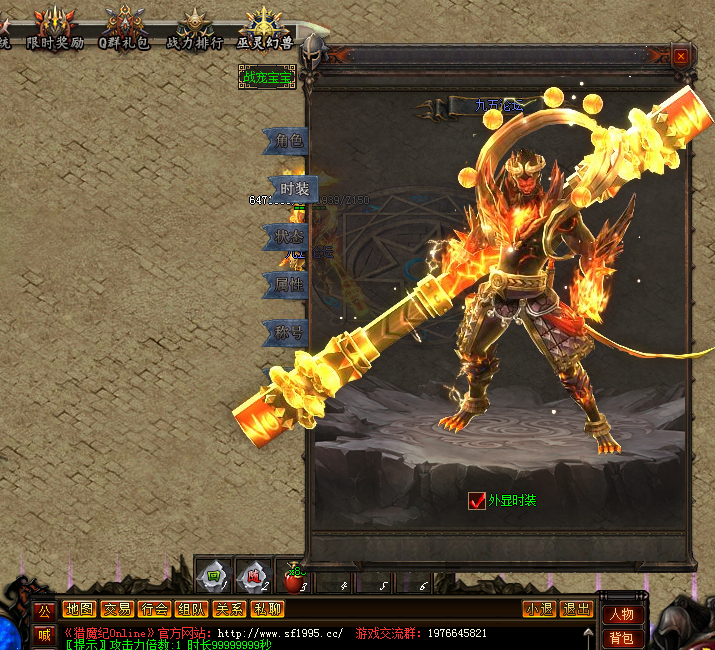Open the 背包 bag button
This screenshot has width=715, height=650.
coord(621,638)
